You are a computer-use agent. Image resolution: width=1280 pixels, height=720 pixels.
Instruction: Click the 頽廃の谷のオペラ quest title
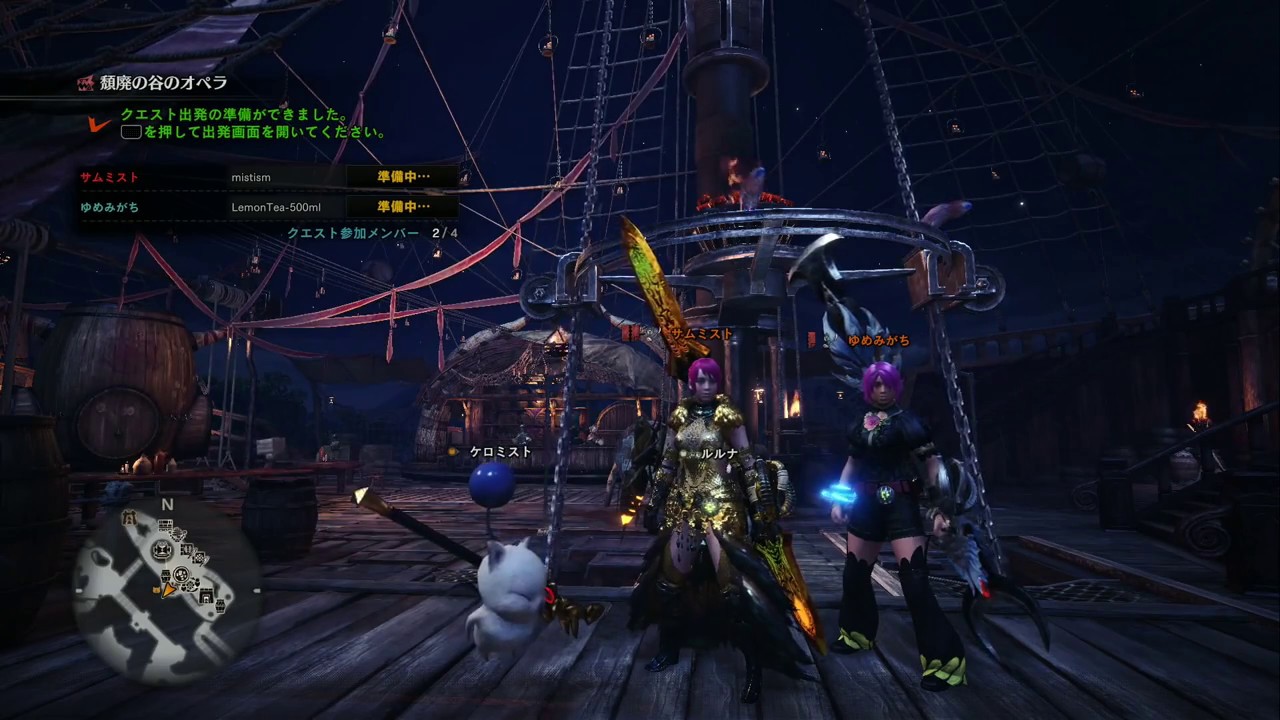point(163,83)
